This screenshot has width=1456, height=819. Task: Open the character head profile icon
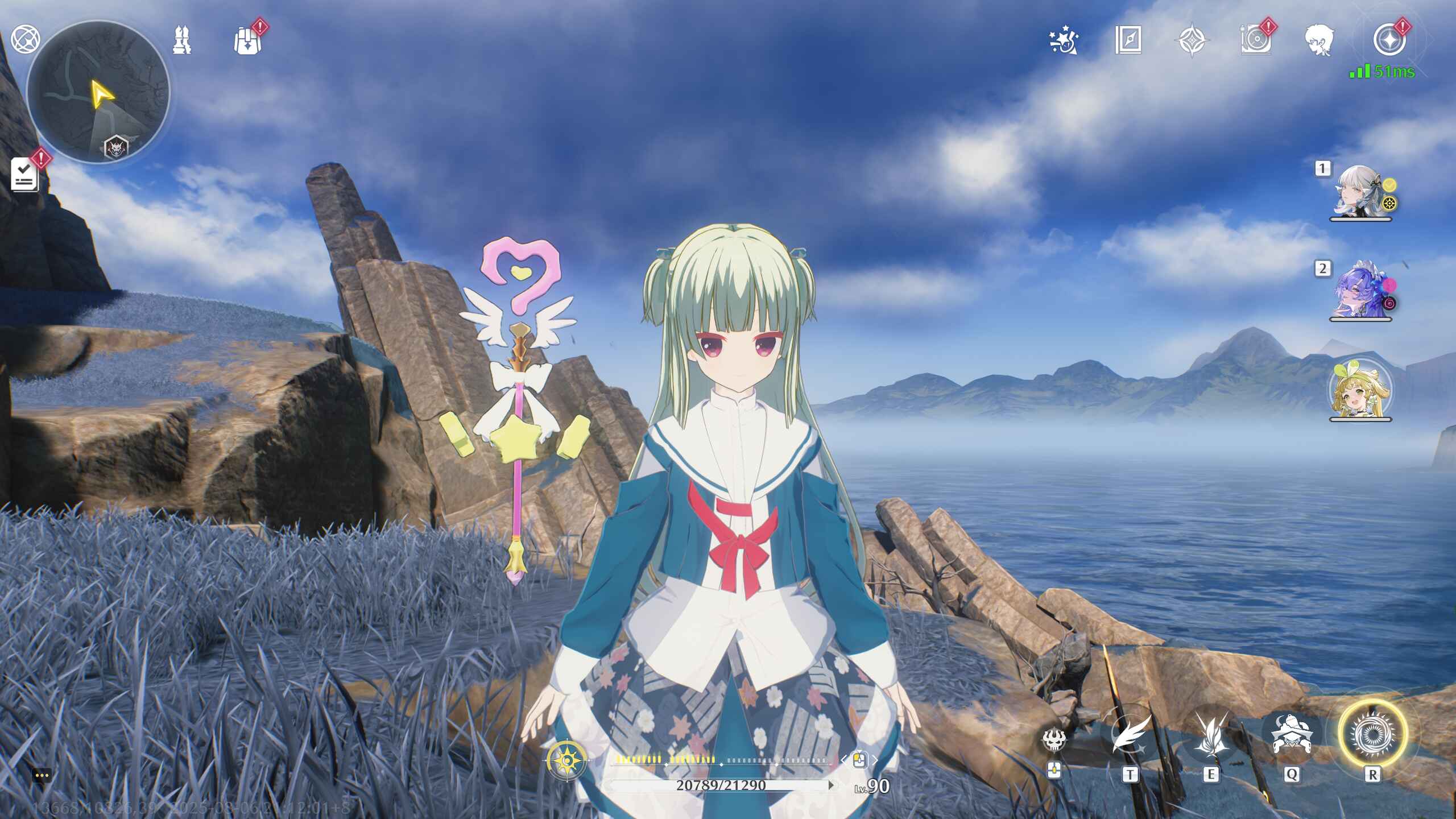coord(1319,41)
